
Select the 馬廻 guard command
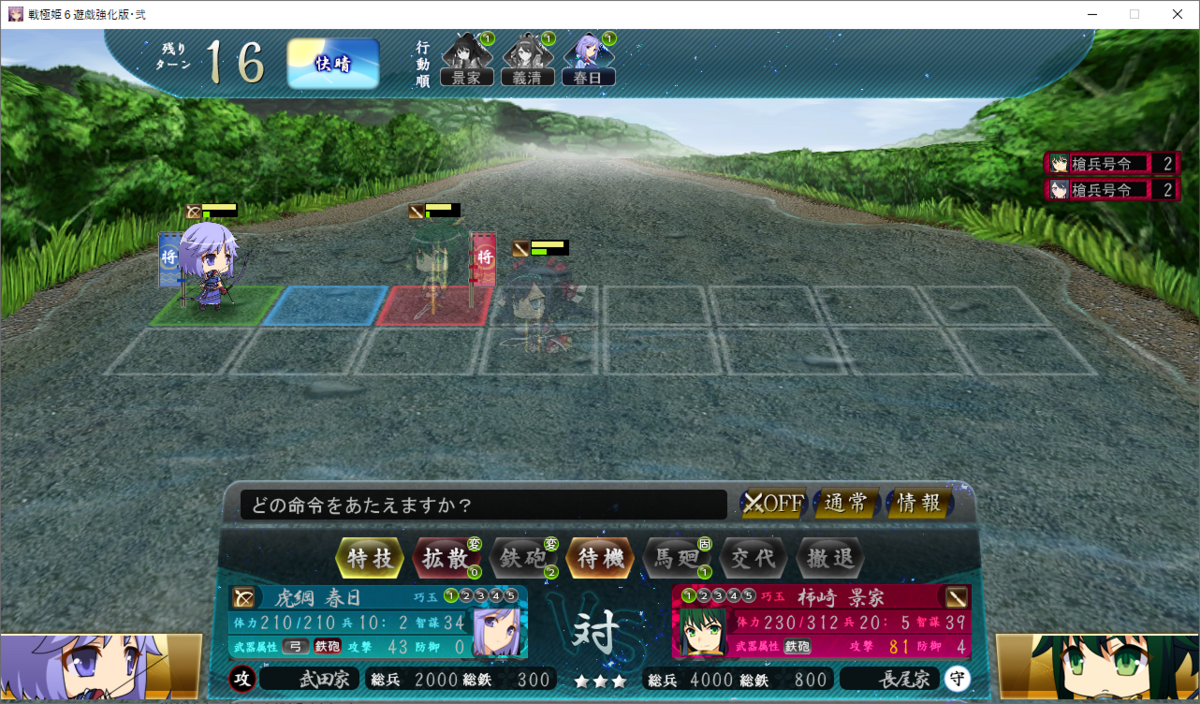point(677,558)
